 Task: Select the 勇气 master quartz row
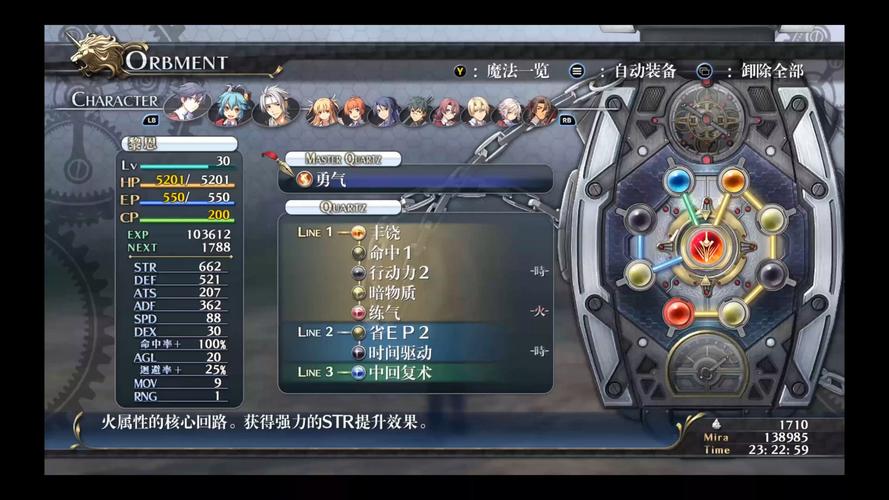415,179
